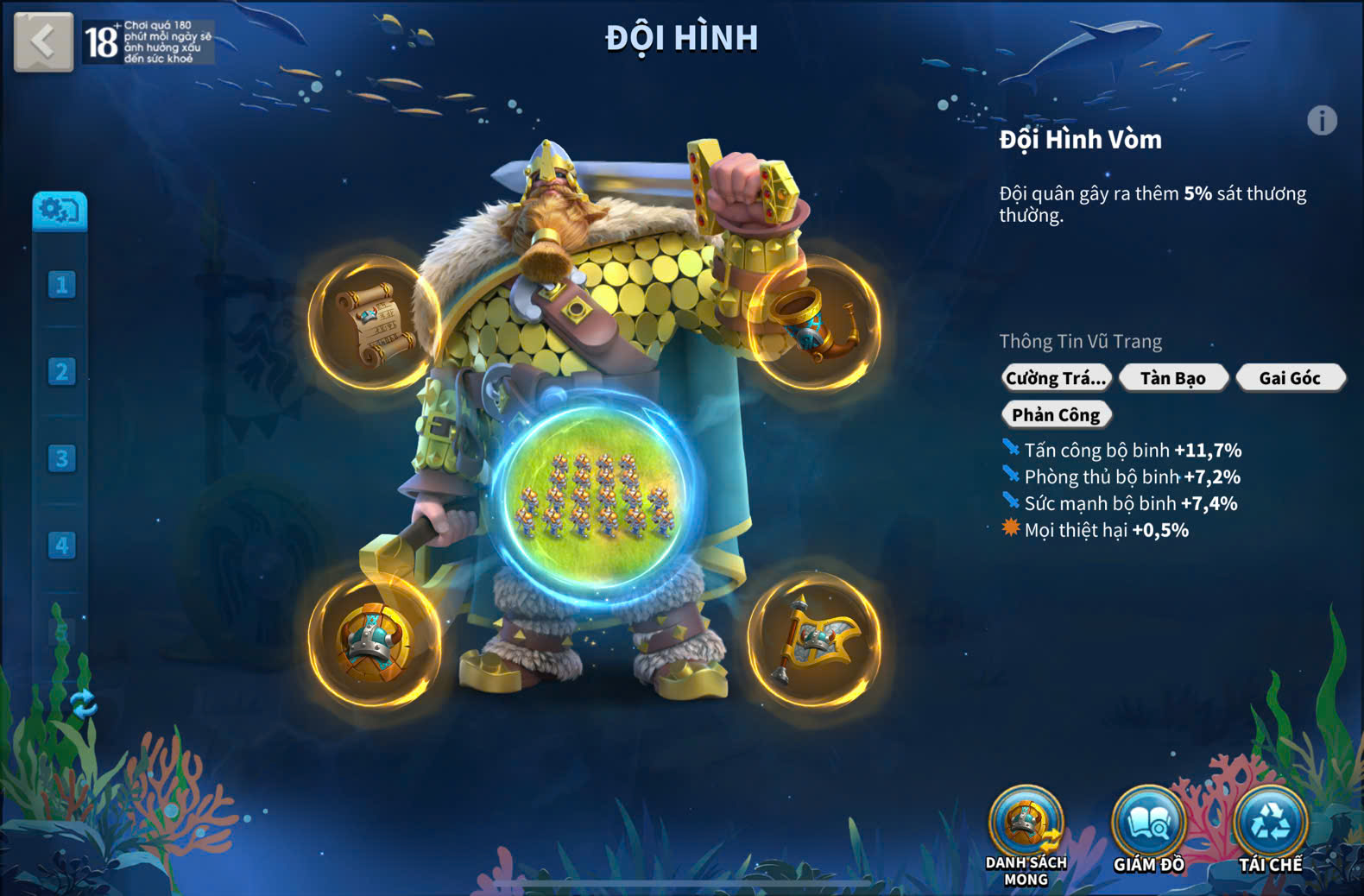This screenshot has width=1364, height=896.
Task: Go back with the arrow button
Action: [43, 41]
